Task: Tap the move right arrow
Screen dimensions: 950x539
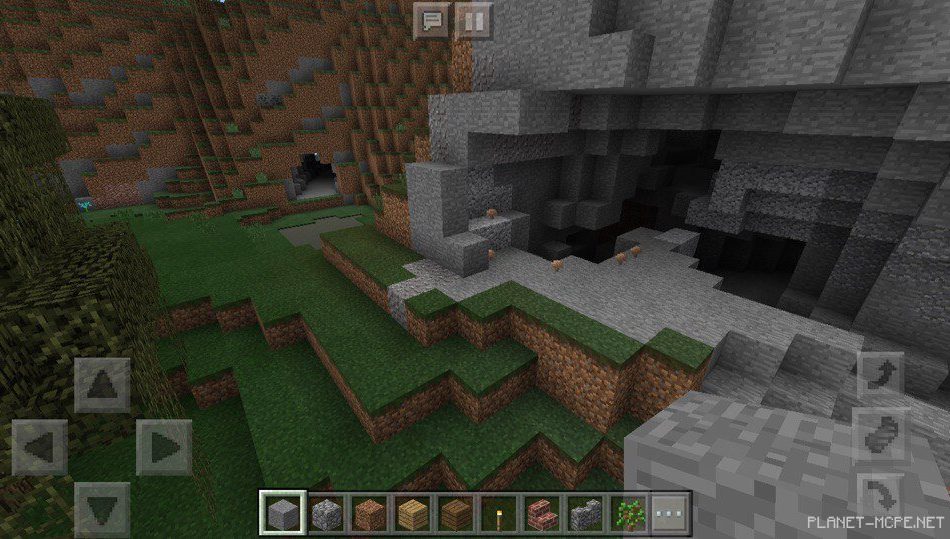Action: point(164,447)
